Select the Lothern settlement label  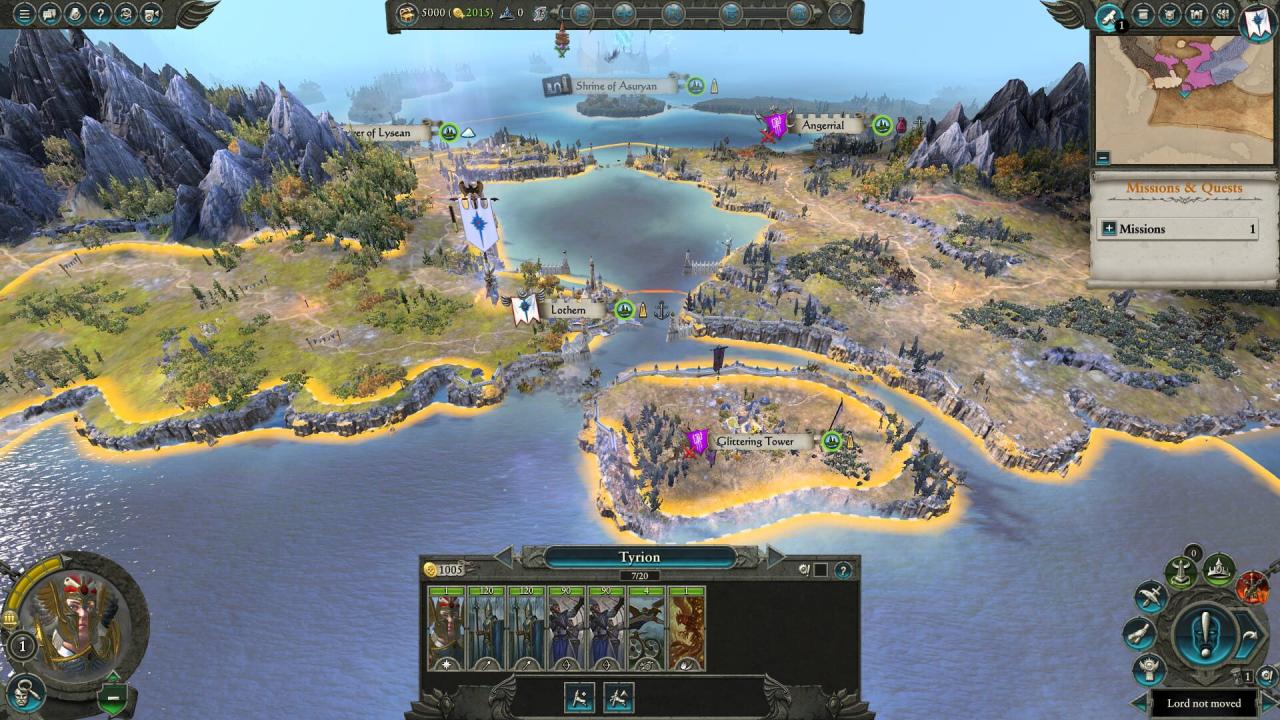click(x=567, y=310)
